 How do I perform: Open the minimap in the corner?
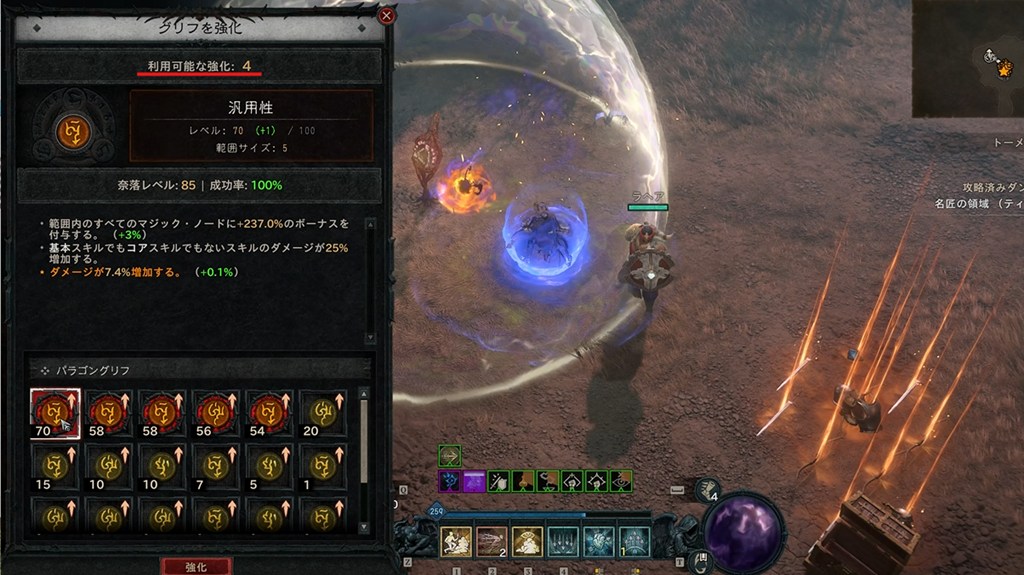(967, 58)
